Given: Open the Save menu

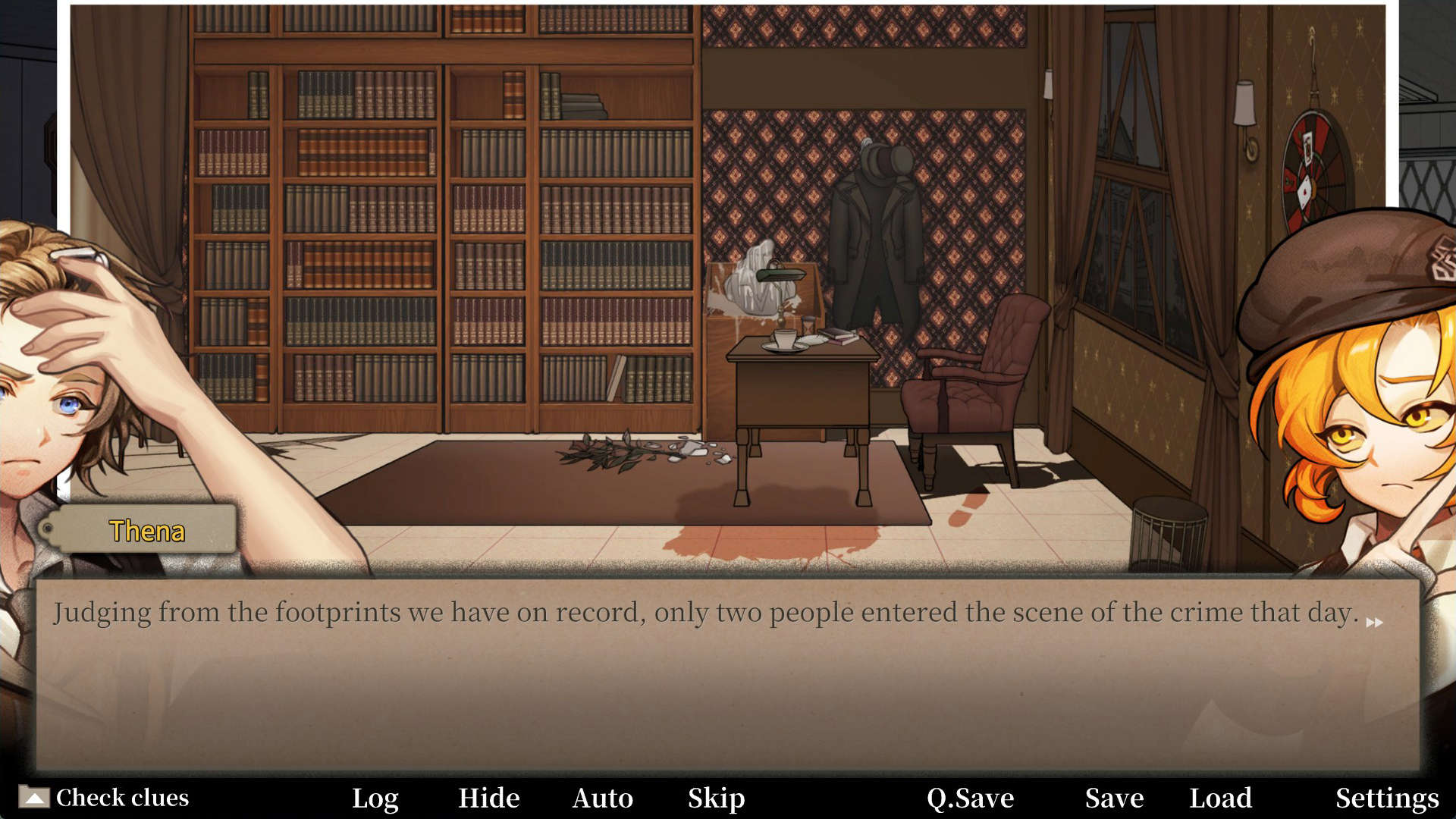Looking at the screenshot, I should coord(1114,798).
